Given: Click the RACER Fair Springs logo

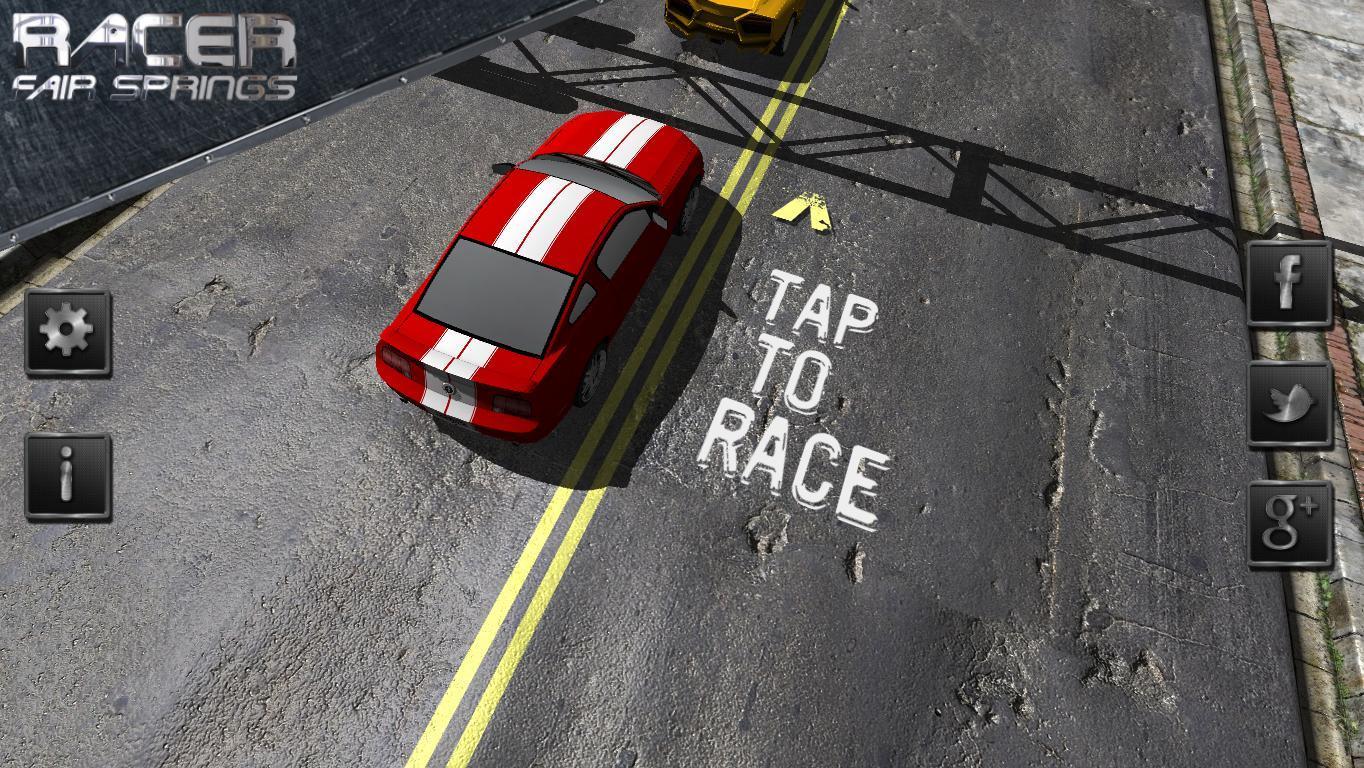Looking at the screenshot, I should coord(155,55).
